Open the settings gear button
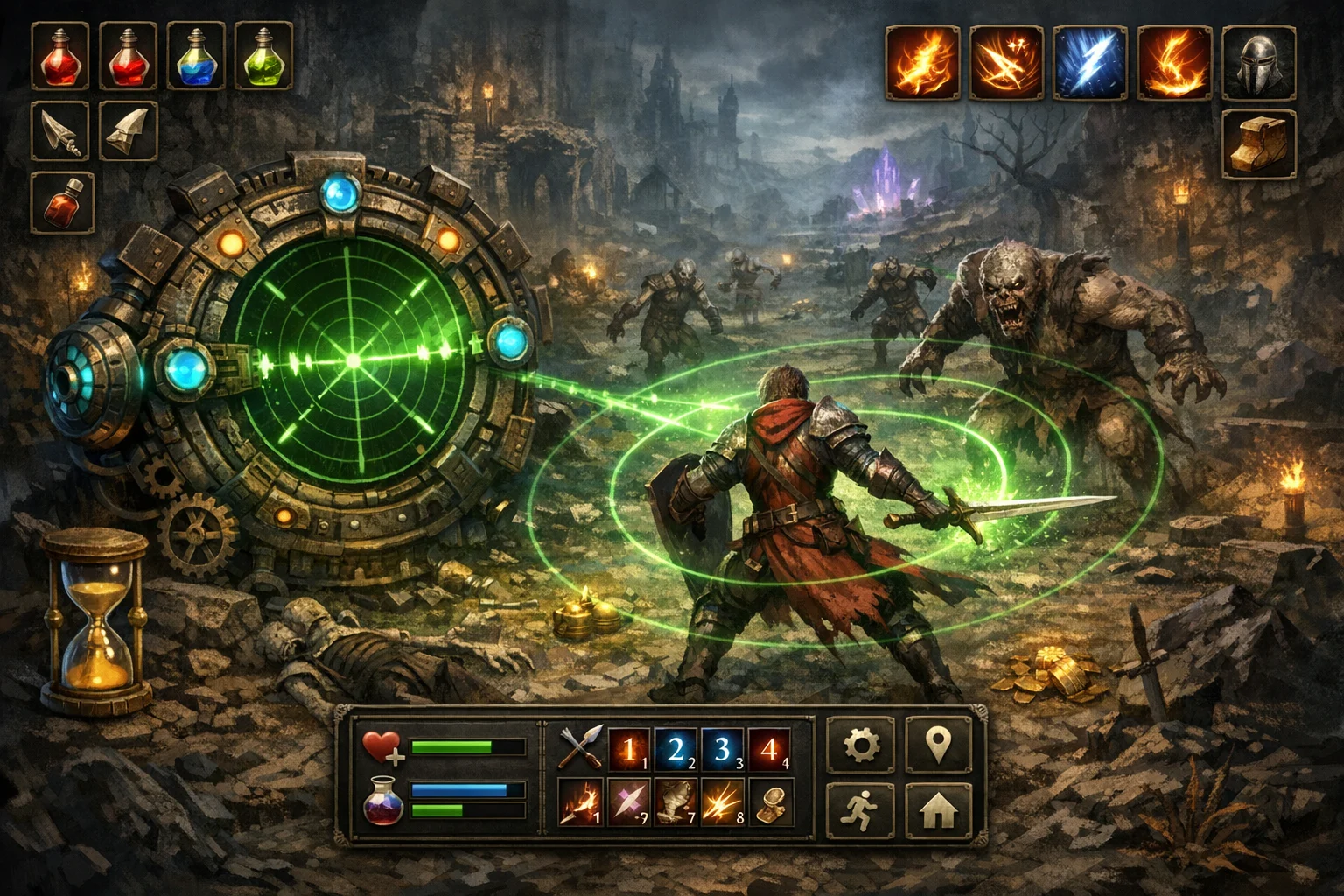Image resolution: width=1344 pixels, height=896 pixels. click(x=860, y=745)
